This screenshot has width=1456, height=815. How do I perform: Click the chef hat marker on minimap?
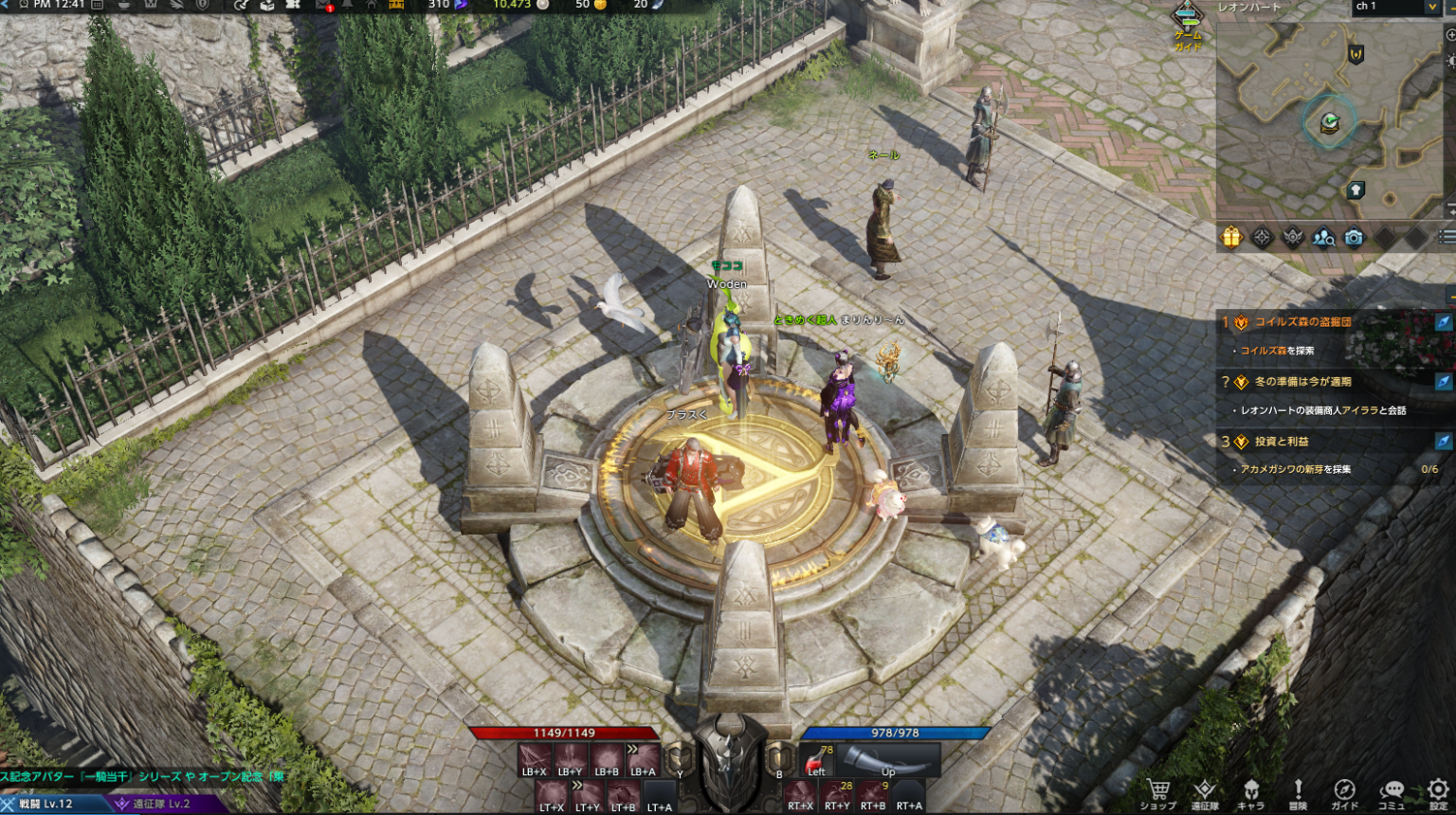click(x=1356, y=190)
